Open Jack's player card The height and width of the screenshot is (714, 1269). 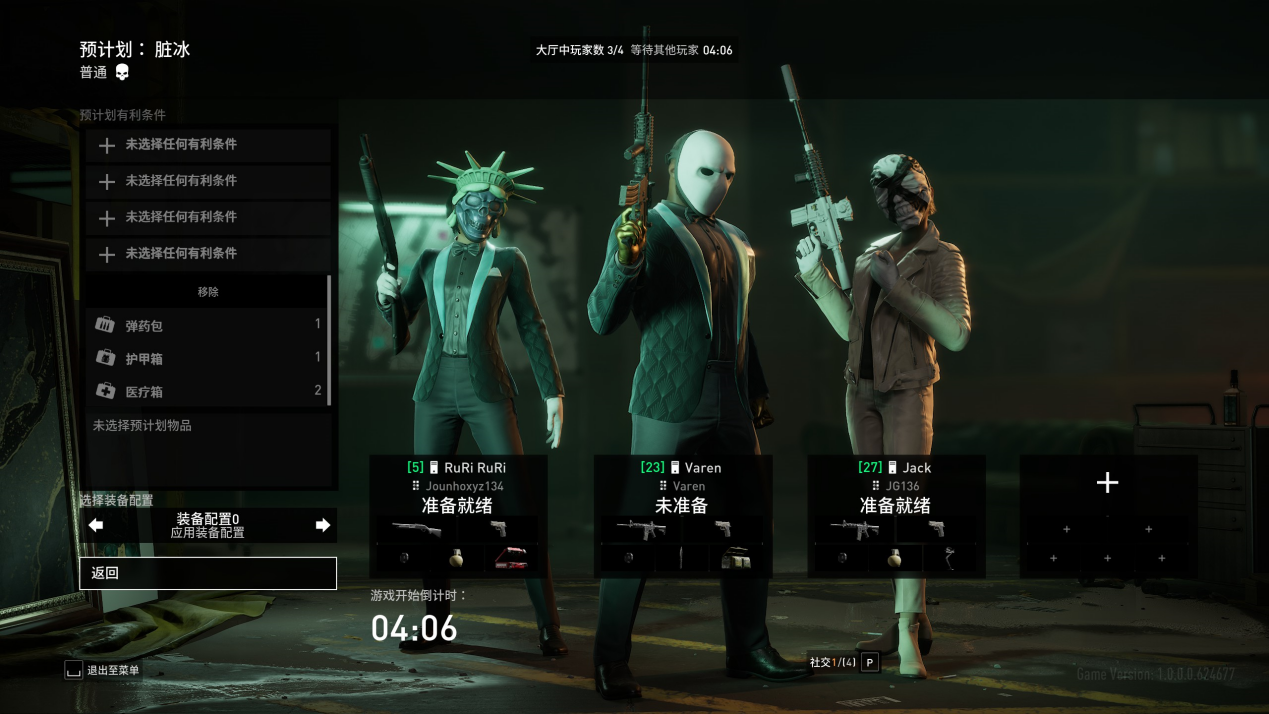click(x=896, y=486)
